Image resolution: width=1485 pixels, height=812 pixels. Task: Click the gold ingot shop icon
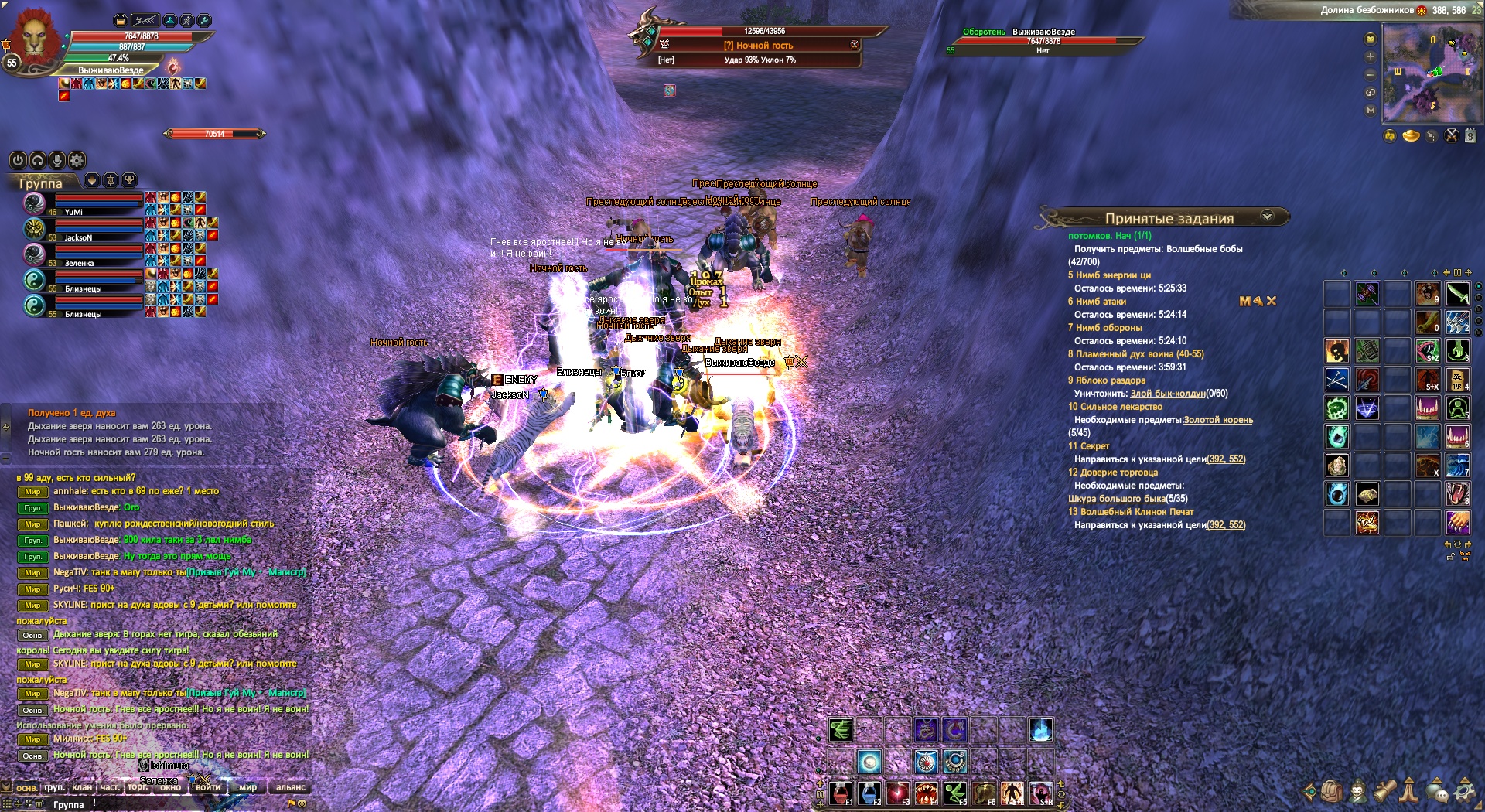click(x=1411, y=136)
